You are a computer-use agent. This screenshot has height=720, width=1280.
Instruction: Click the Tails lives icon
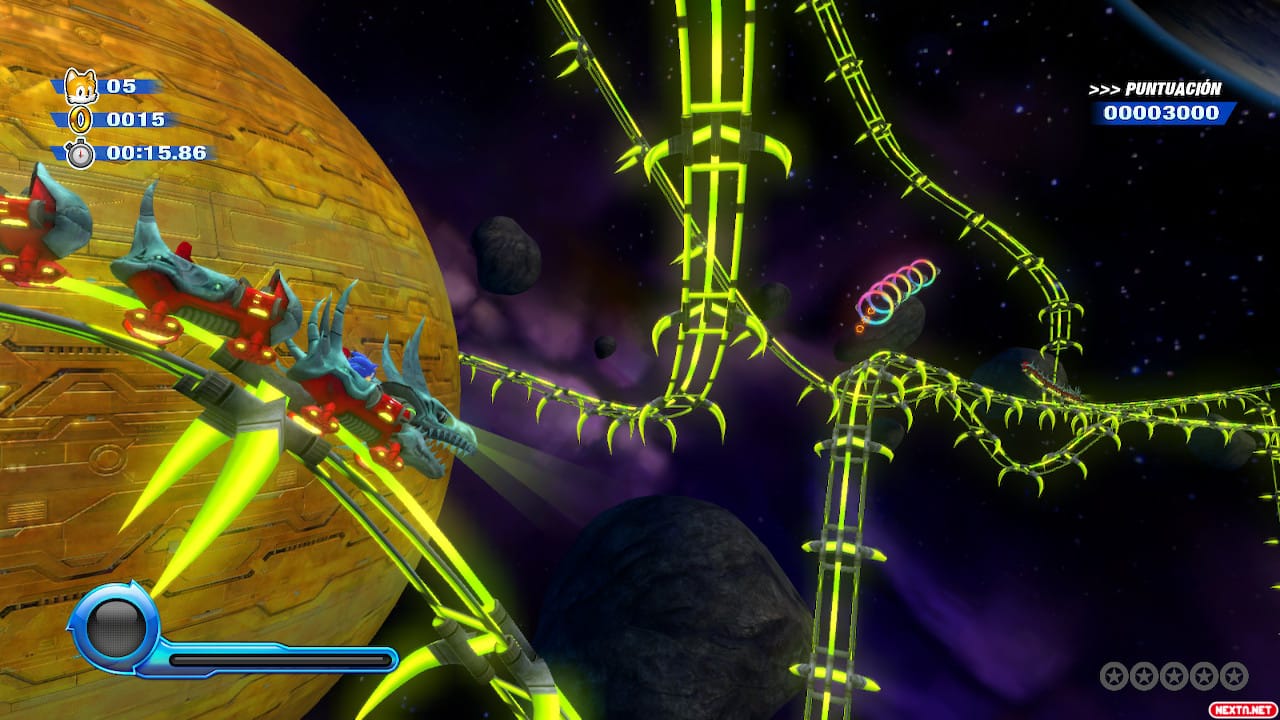(x=80, y=86)
